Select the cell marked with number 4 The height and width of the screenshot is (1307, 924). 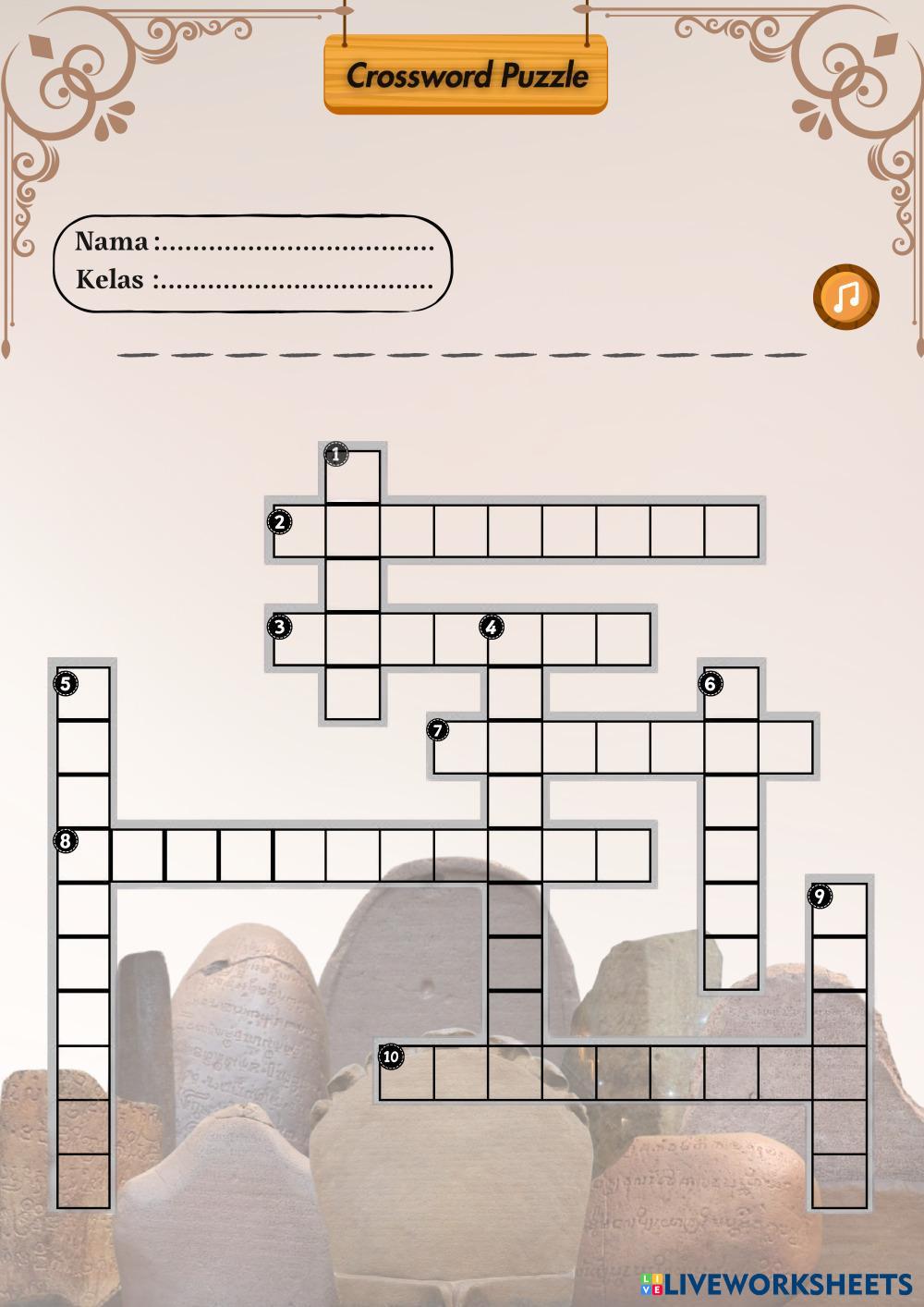click(x=515, y=639)
